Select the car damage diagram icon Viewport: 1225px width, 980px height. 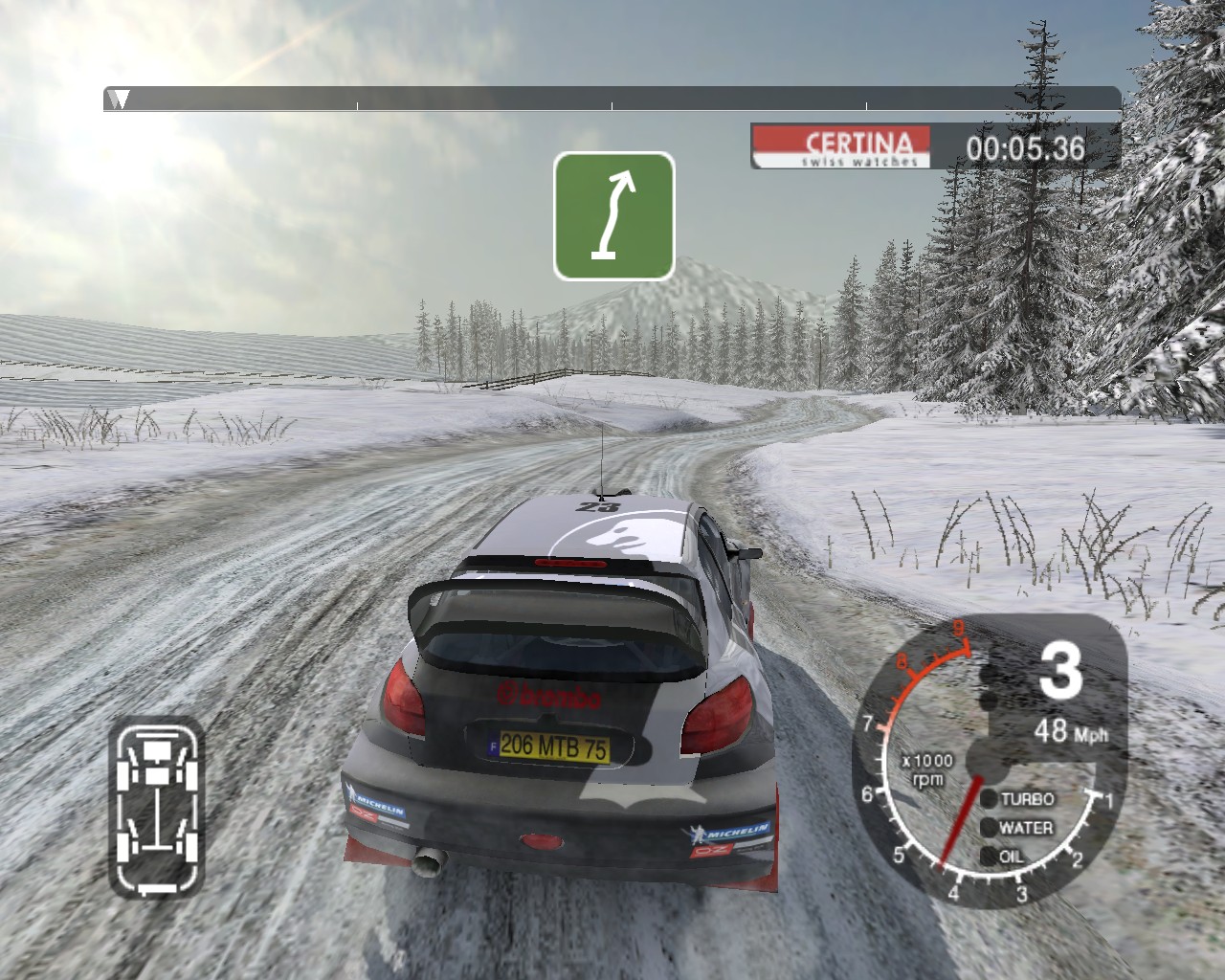pos(156,807)
